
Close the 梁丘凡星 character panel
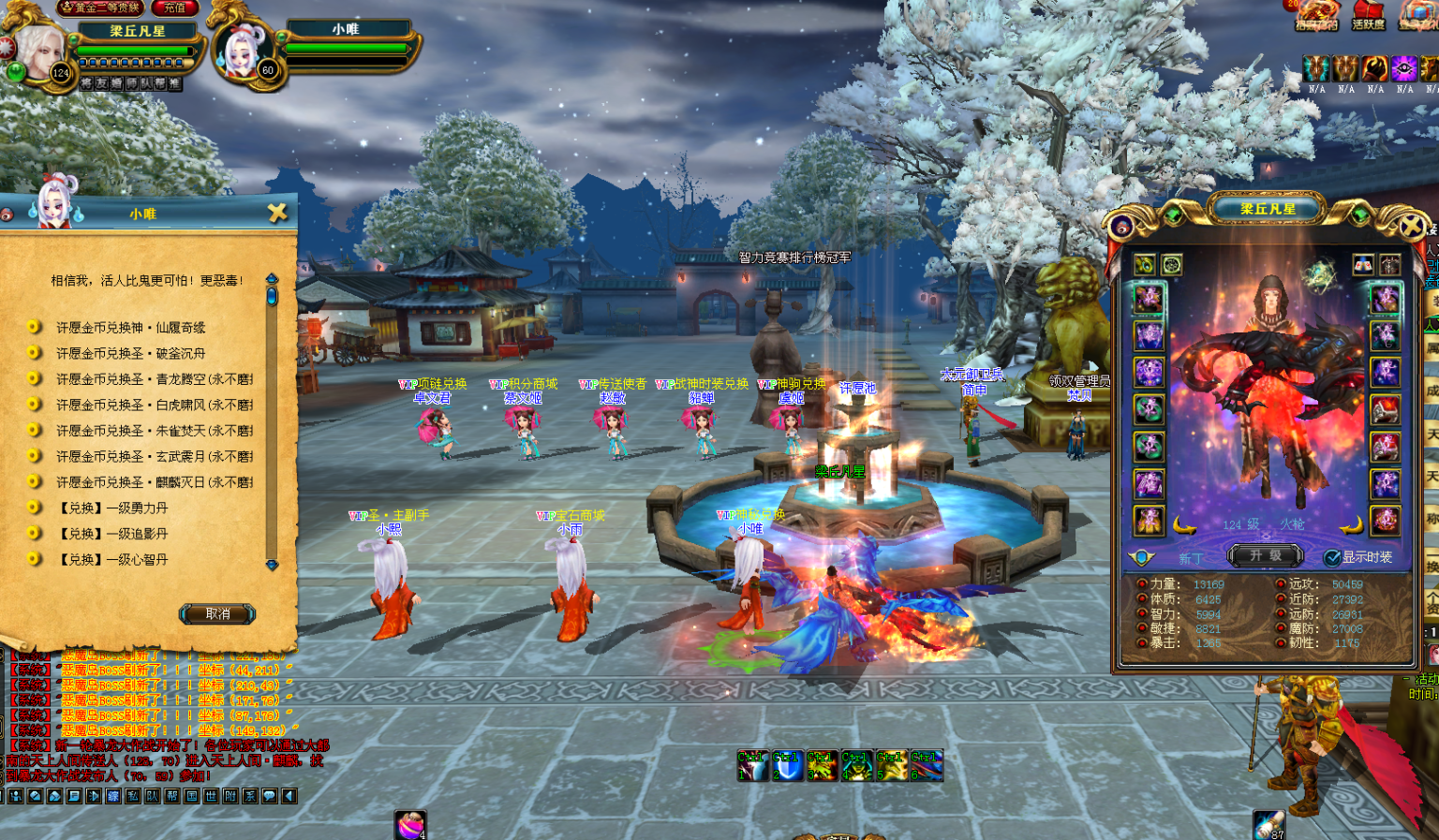[1411, 226]
